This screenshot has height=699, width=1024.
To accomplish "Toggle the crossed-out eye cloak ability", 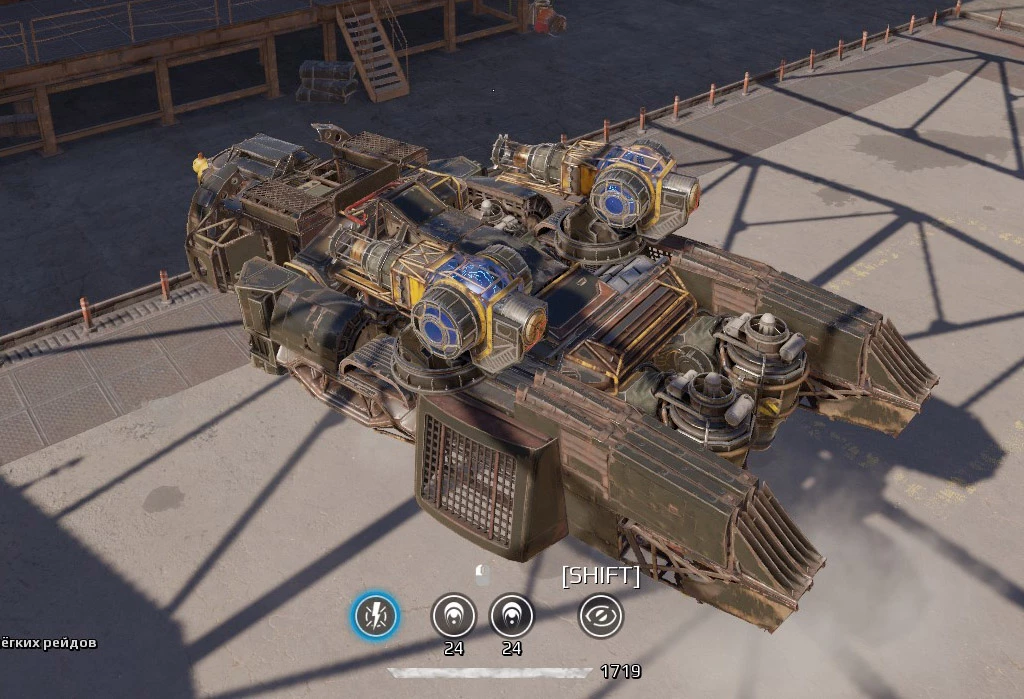I will pos(601,616).
